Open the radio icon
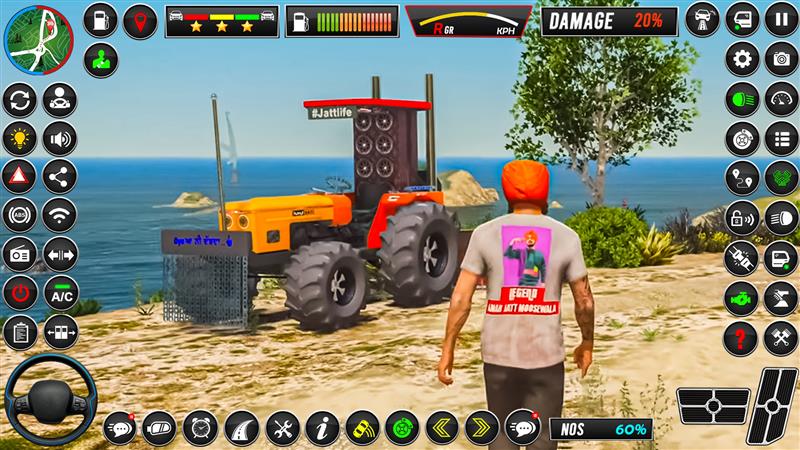Viewport: 800px width, 450px height. pyautogui.click(x=19, y=254)
